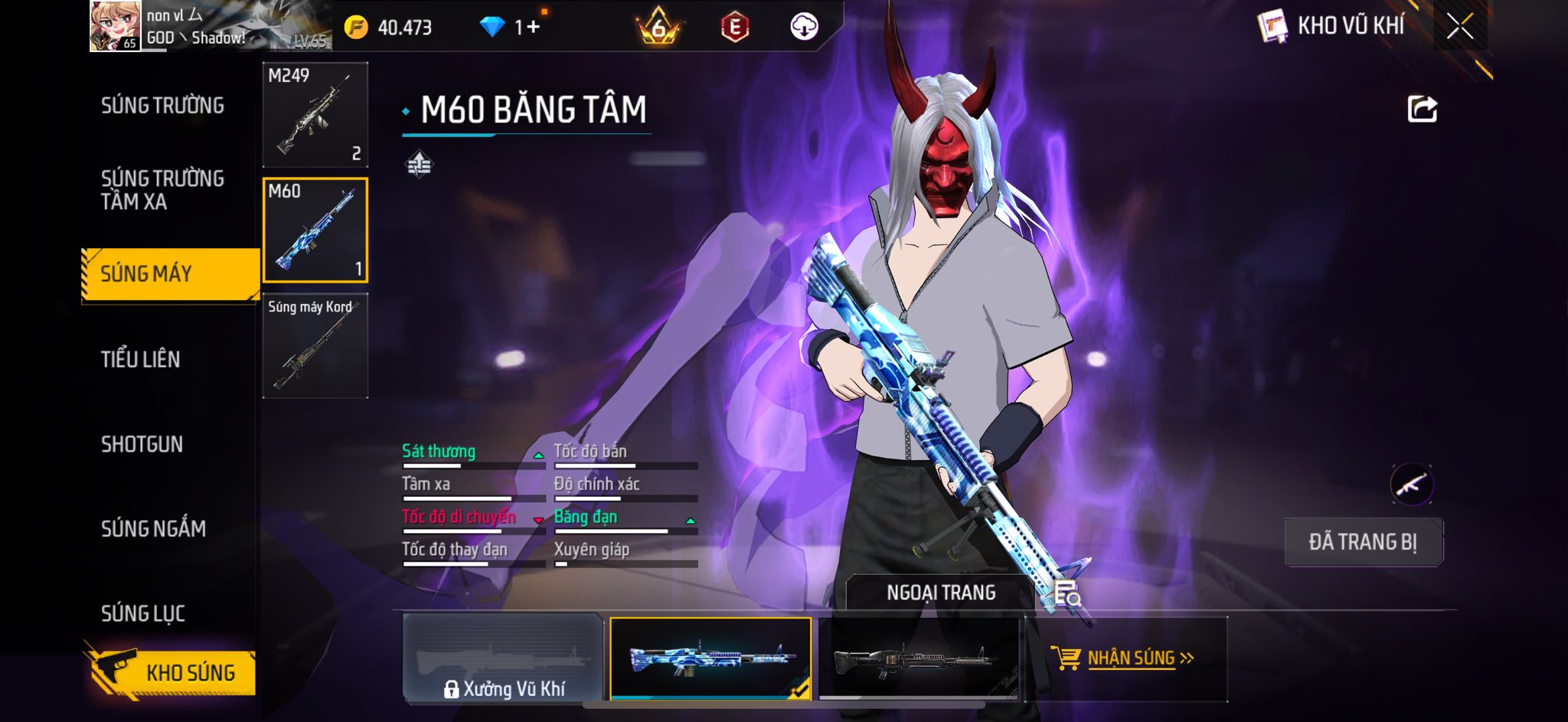The image size is (1568, 722).
Task: Choose the Súng máy Kord tile
Action: [x=315, y=346]
